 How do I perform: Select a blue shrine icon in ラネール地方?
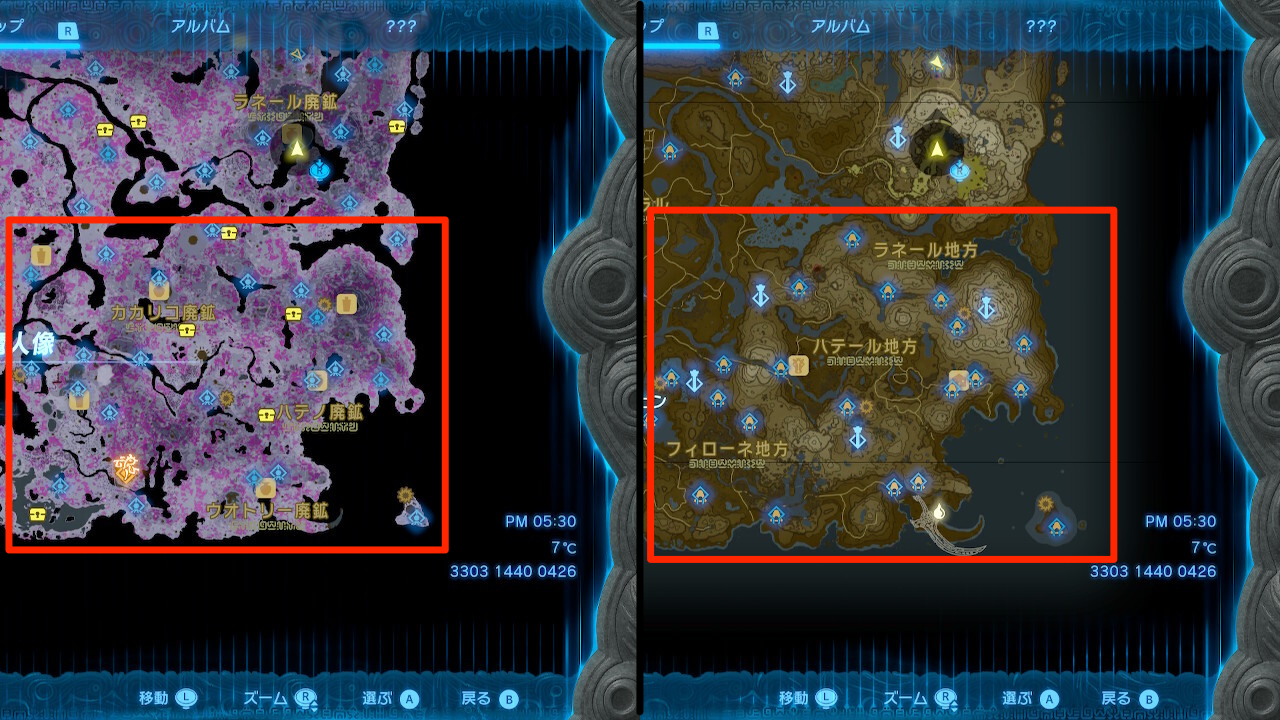click(855, 240)
